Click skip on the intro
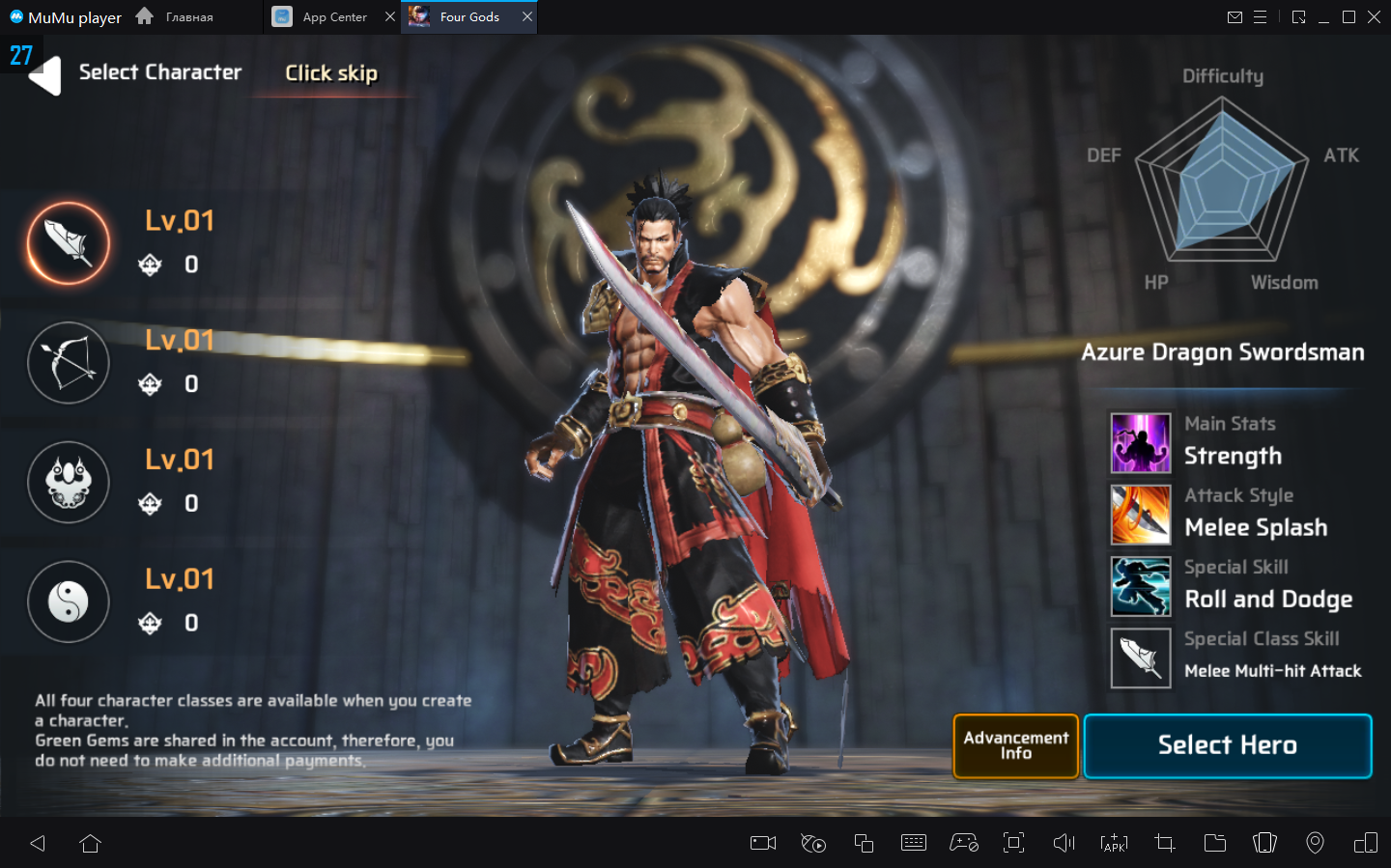Screen dimensions: 1391x868 pyautogui.click(x=331, y=73)
